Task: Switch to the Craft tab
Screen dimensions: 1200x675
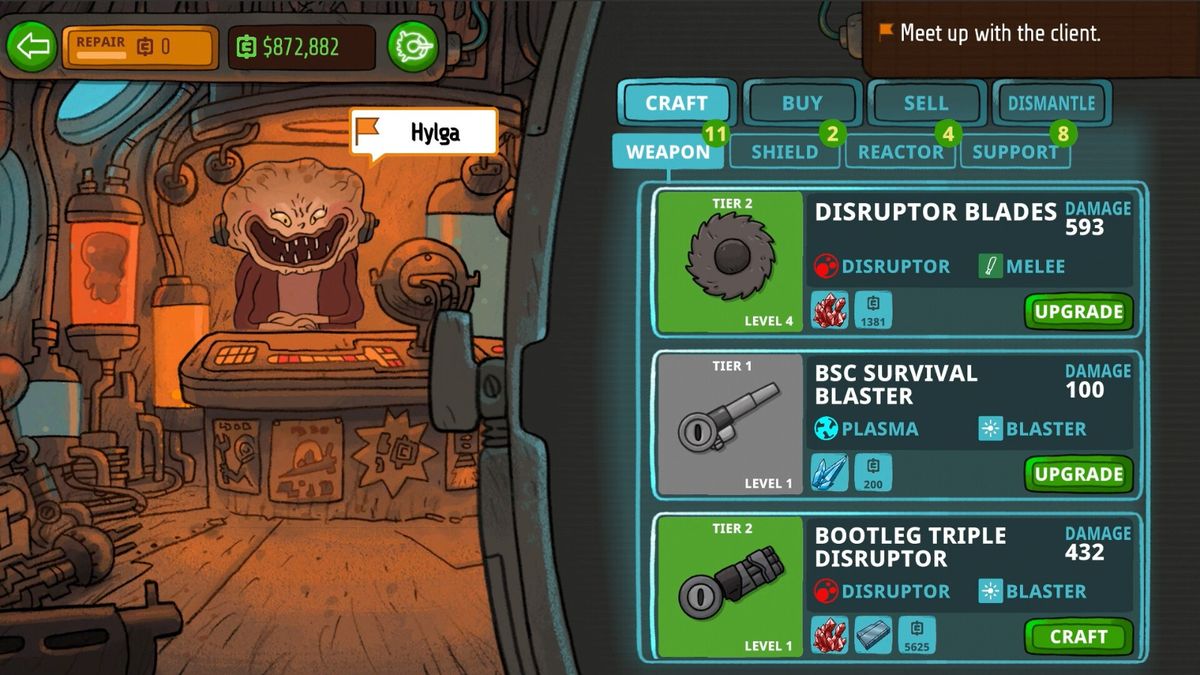Action: click(676, 103)
